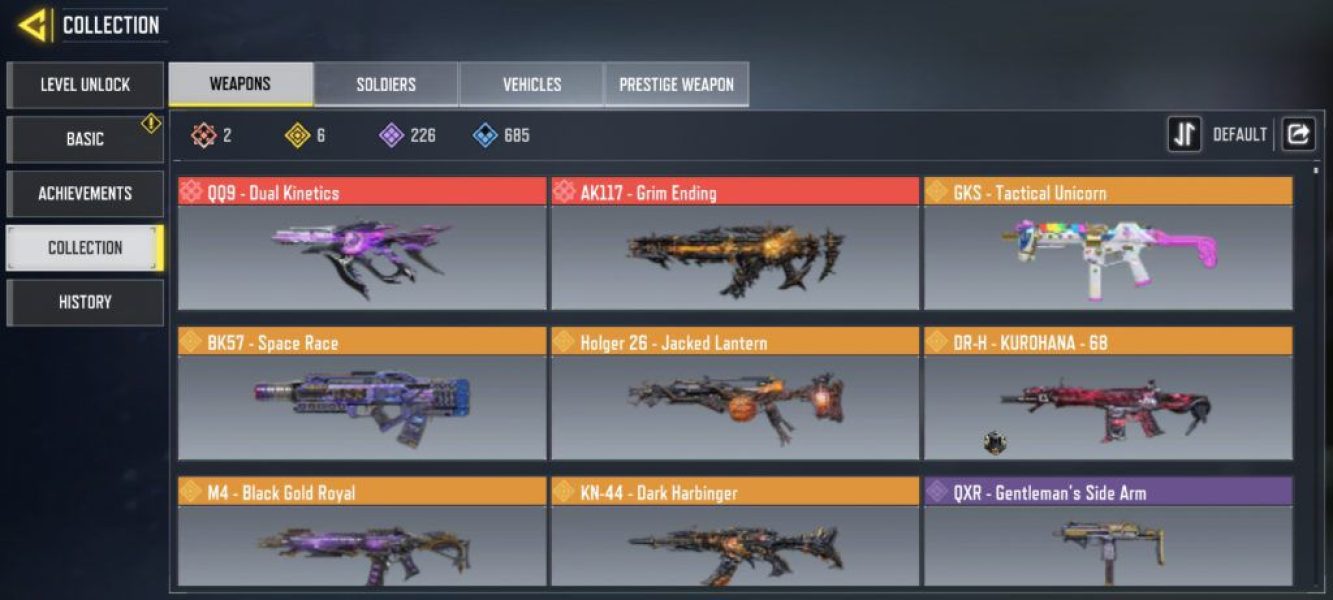Screen dimensions: 1333x600
Task: Switch to the Vehicles tab
Action: 531,84
